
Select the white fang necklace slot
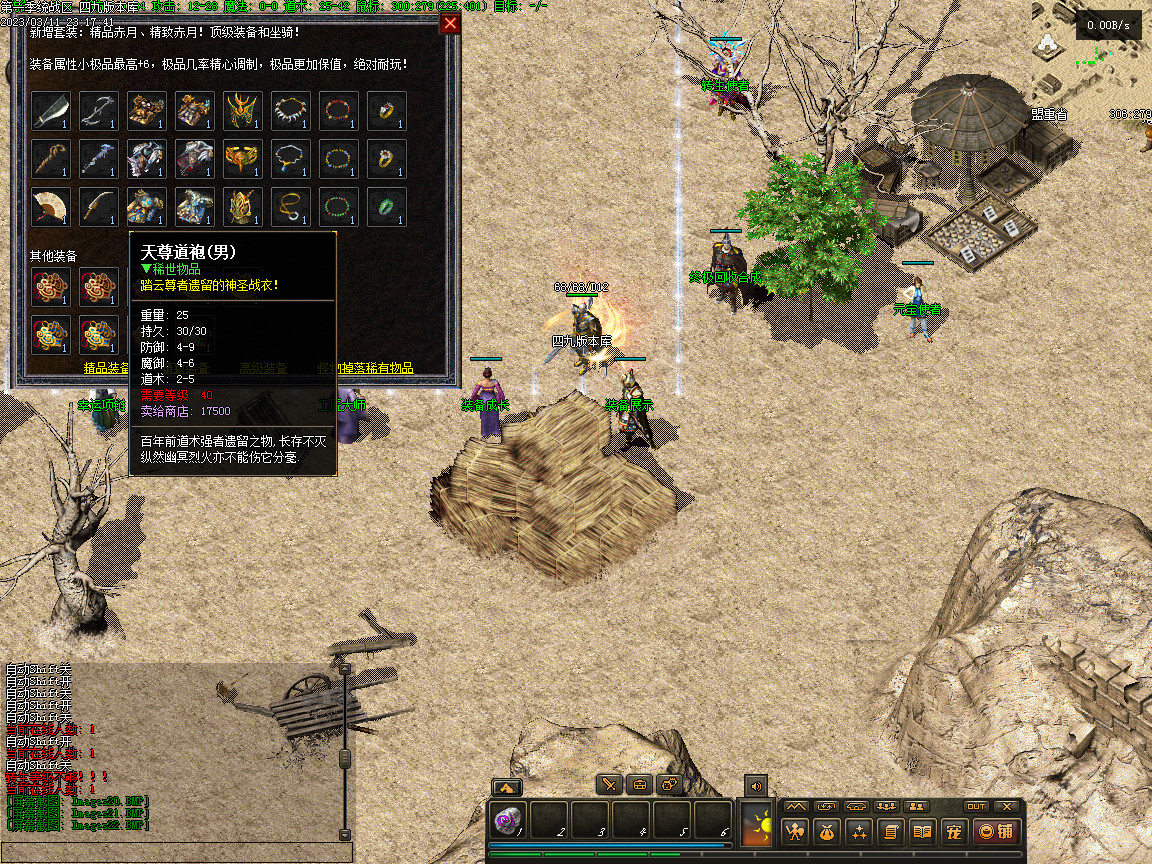point(291,111)
